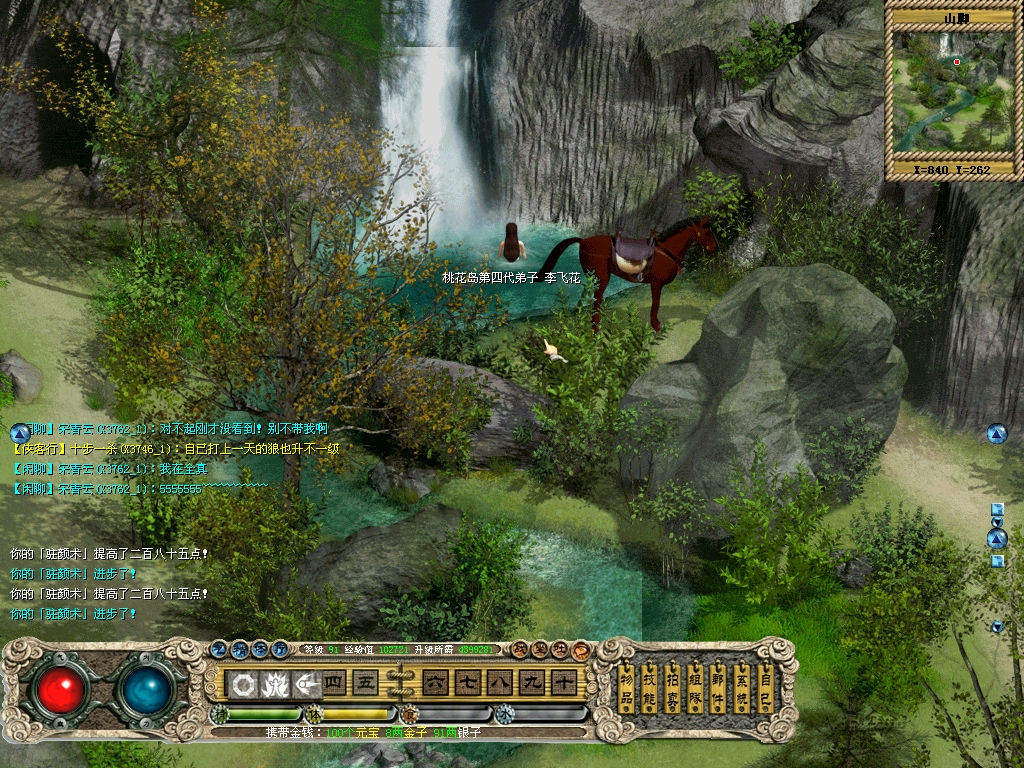
Task: Open the 自己 character panel
Action: coord(765,690)
